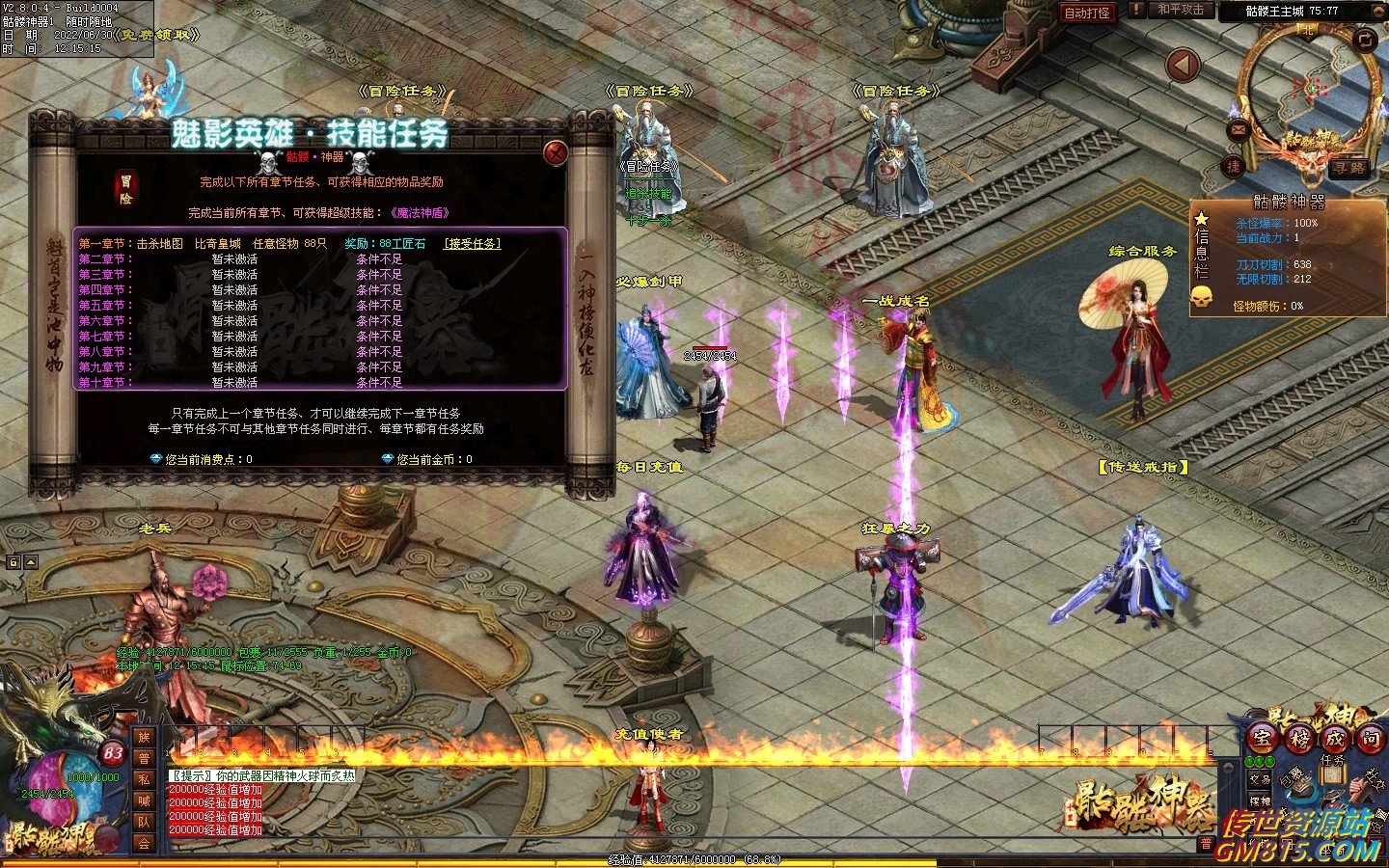Switch chat to 队 team channel
The height and width of the screenshot is (868, 1389).
click(144, 822)
